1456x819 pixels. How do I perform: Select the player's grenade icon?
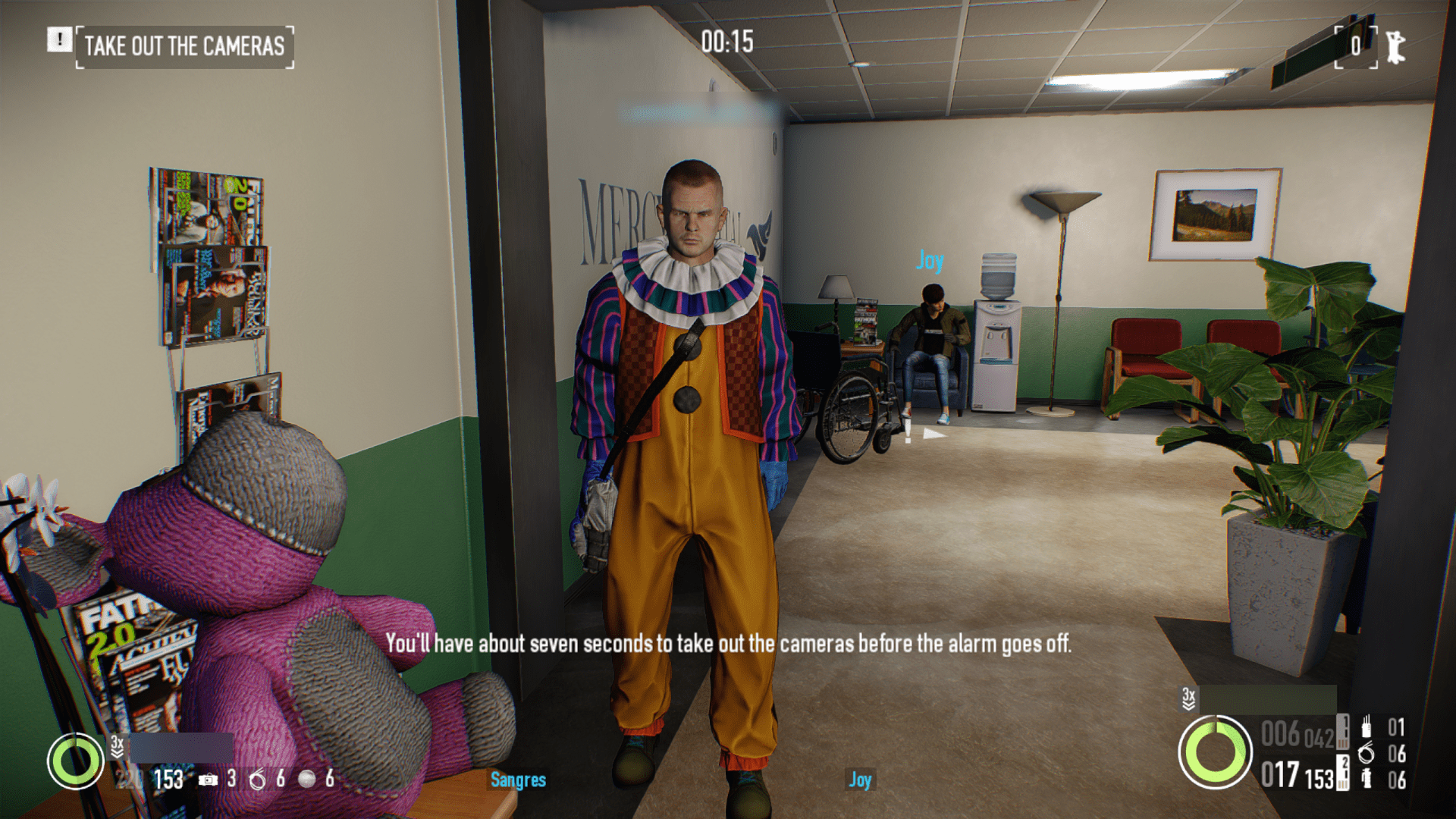[1366, 779]
